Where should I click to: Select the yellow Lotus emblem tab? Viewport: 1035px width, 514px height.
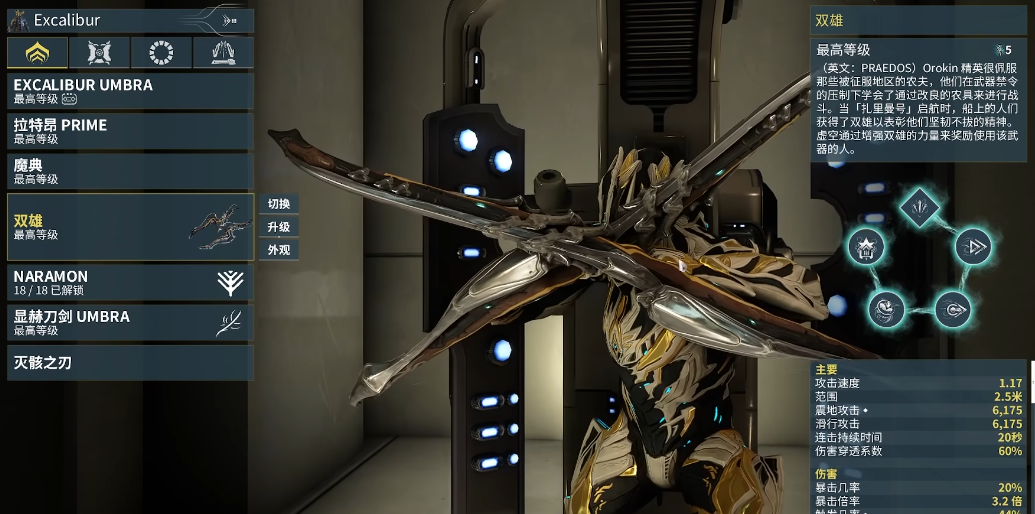pyautogui.click(x=37, y=53)
